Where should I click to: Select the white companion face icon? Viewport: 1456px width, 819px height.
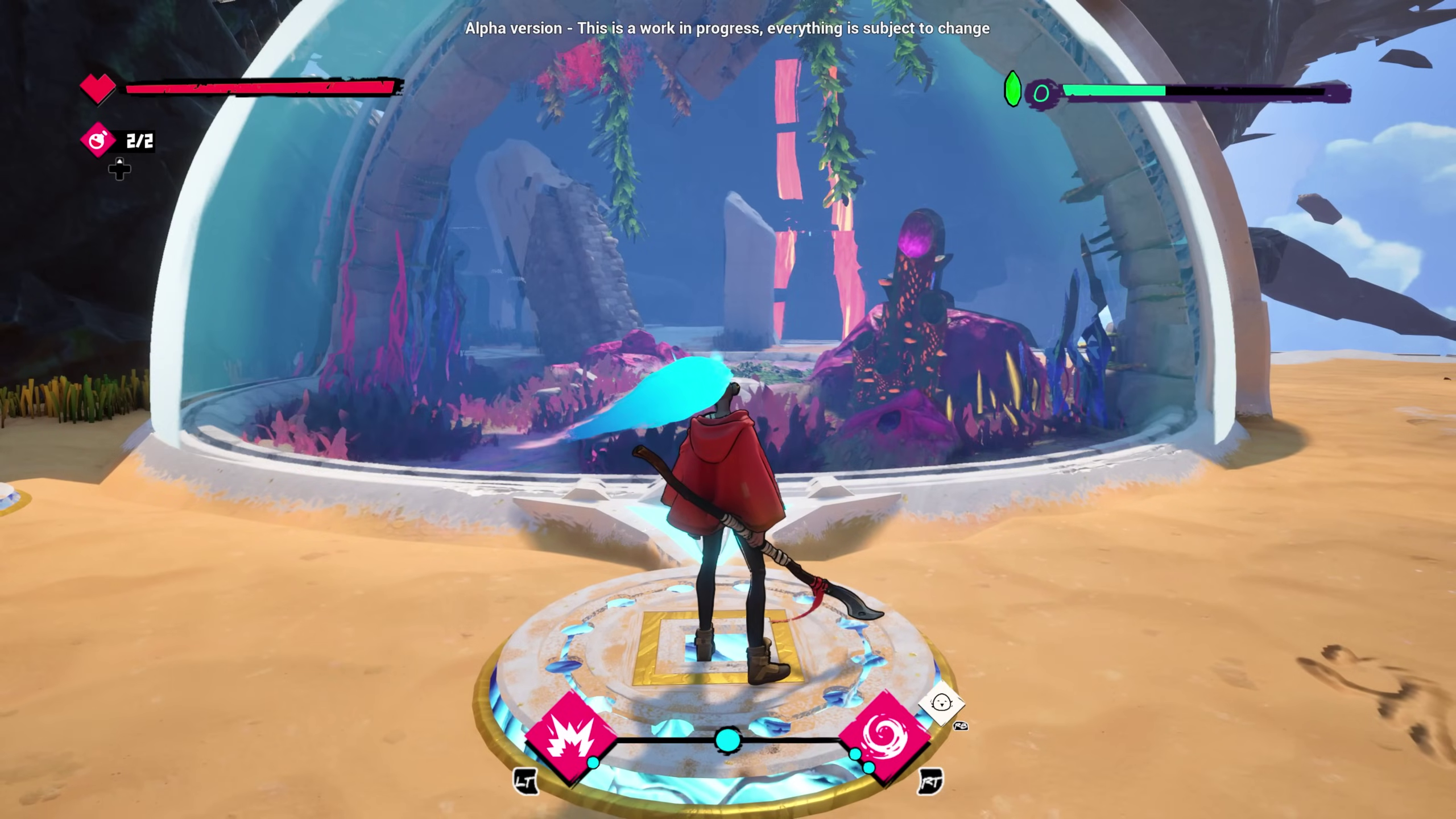(x=942, y=704)
